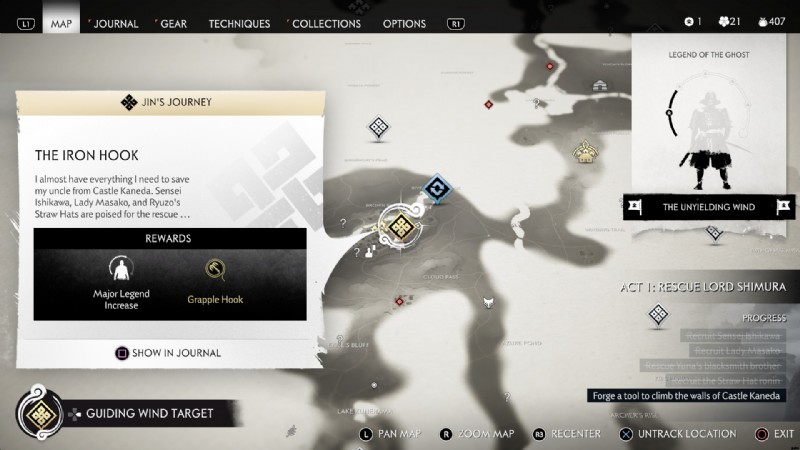Go to the Techniques tab

tap(239, 23)
